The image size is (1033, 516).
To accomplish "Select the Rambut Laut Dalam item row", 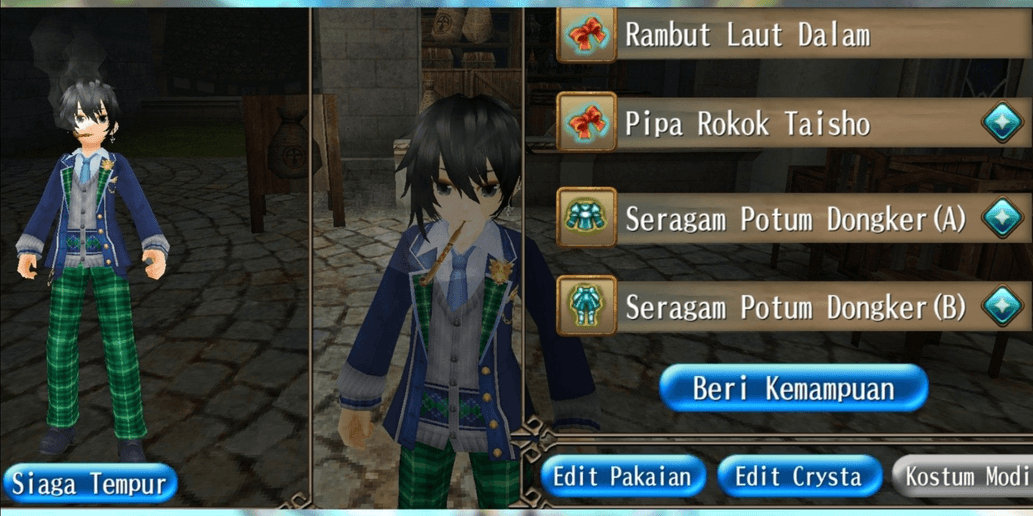I will pos(780,35).
